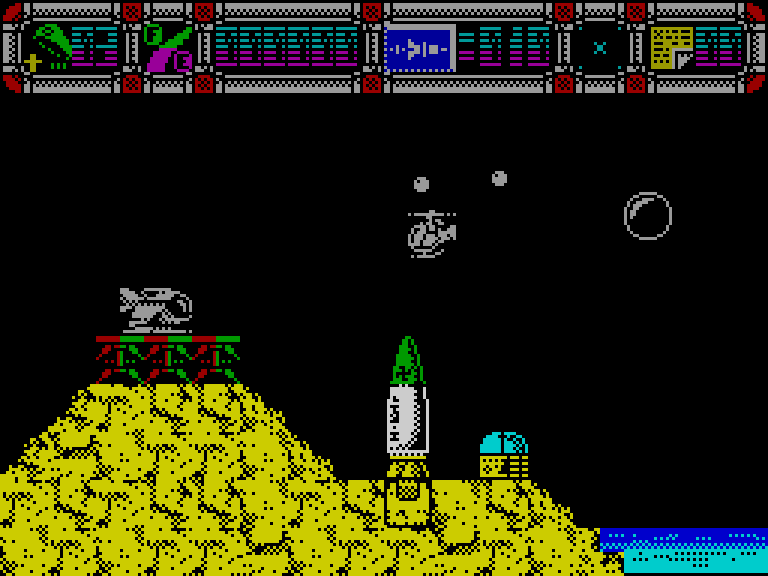
Task: Click the green pilot helmet lives icon
Action: click(x=50, y=47)
